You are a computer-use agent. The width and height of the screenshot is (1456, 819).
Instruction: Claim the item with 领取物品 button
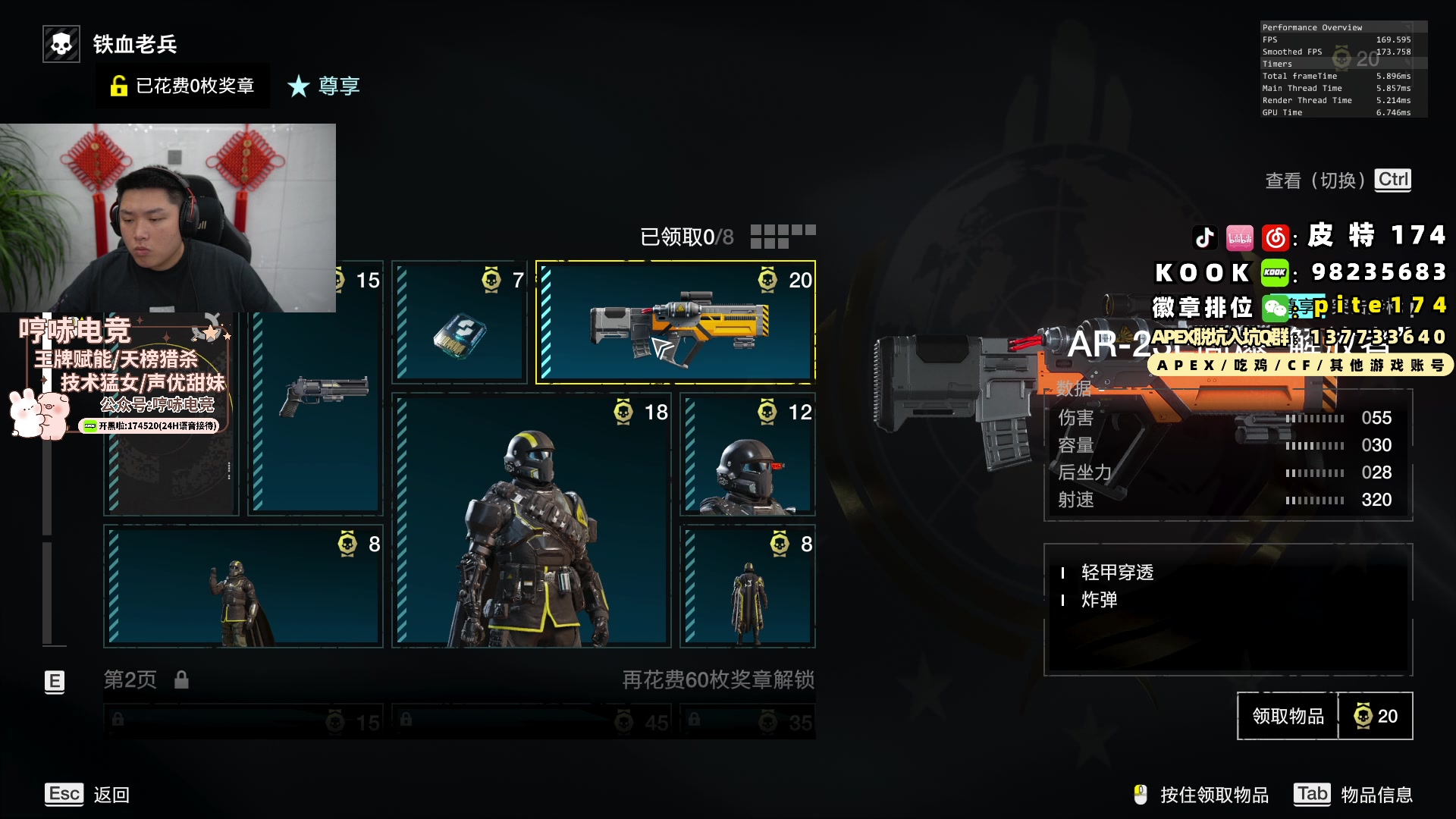click(1287, 716)
